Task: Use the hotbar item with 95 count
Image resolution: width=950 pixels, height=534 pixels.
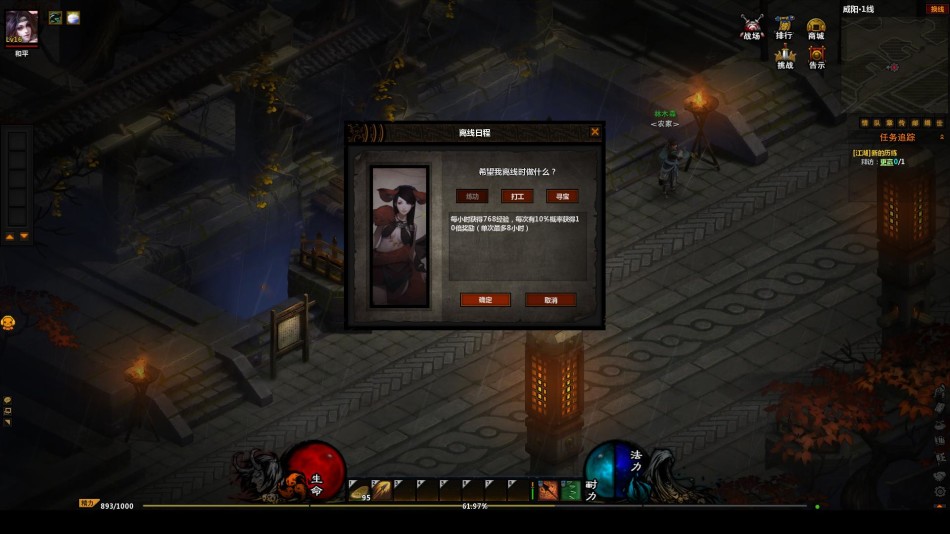Action: (359, 490)
